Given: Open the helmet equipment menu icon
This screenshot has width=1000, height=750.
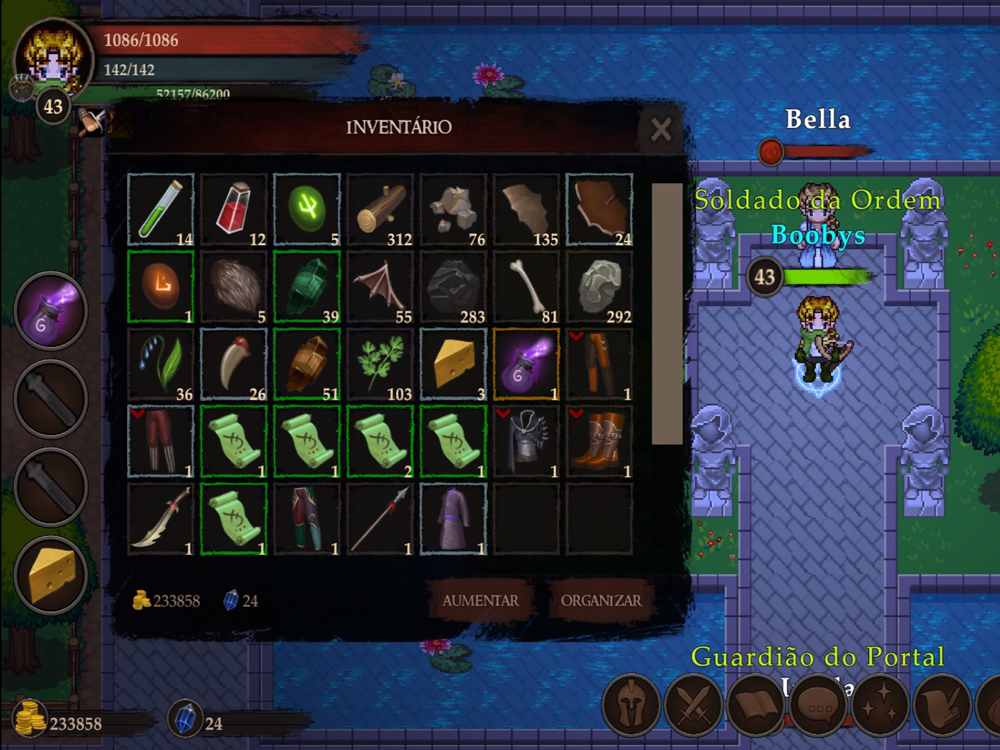Looking at the screenshot, I should coord(630,705).
